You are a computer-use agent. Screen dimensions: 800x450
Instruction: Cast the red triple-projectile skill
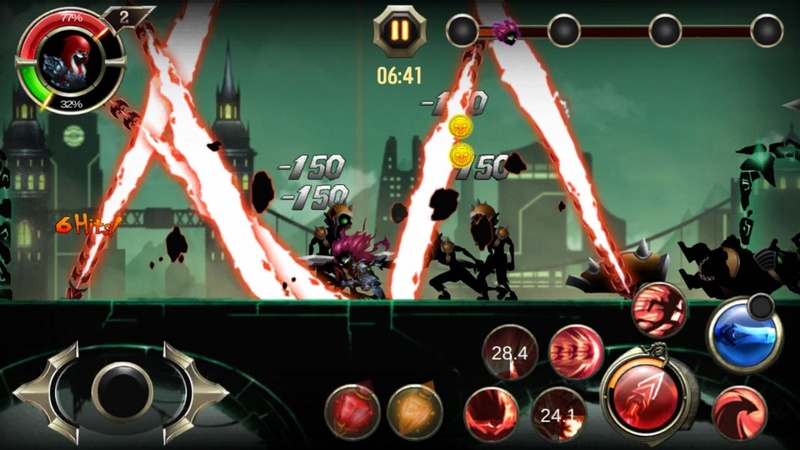[575, 351]
